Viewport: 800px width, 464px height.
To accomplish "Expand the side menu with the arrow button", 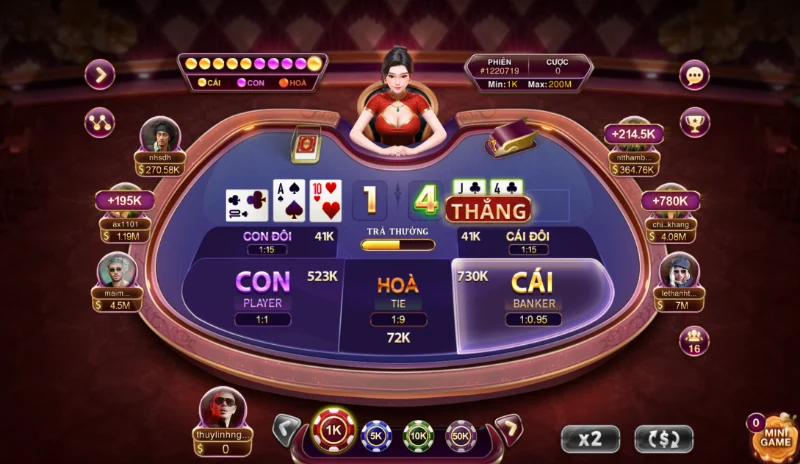I will (x=100, y=74).
